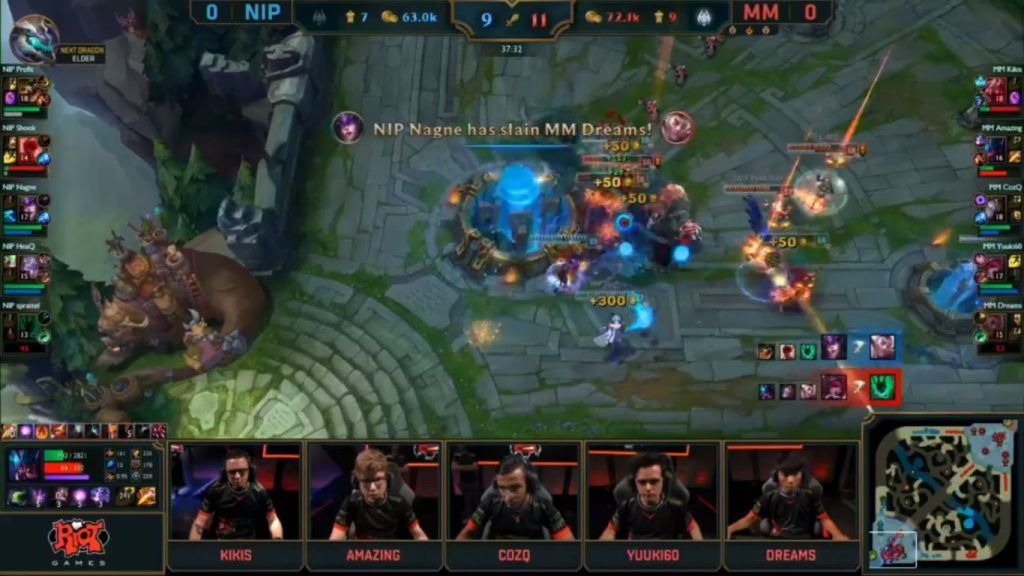Viewport: 1024px width, 576px height.
Task: Click the Riot Games logo
Action: click(78, 540)
